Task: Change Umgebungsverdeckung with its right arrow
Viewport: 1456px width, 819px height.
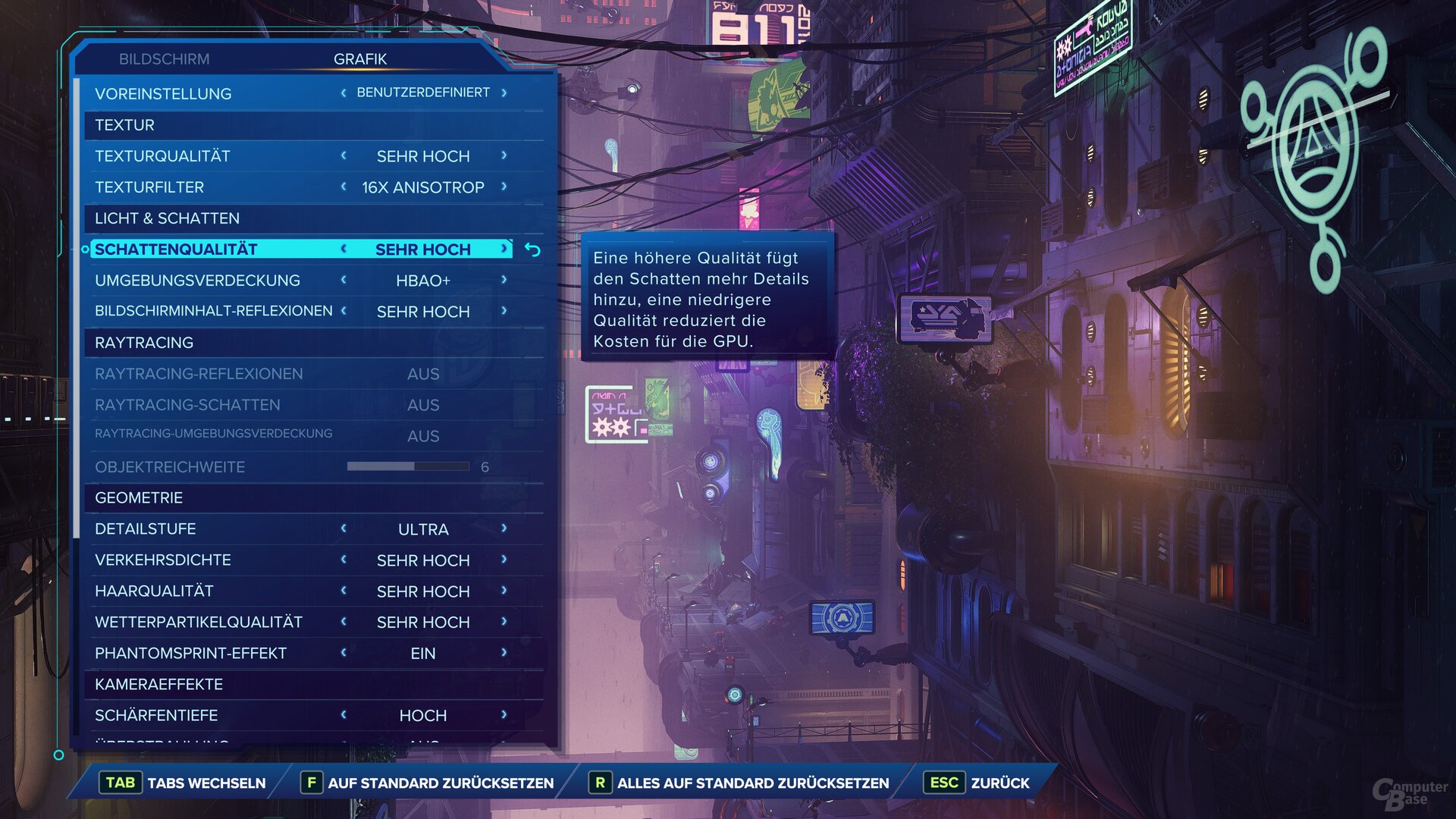Action: pyautogui.click(x=504, y=280)
